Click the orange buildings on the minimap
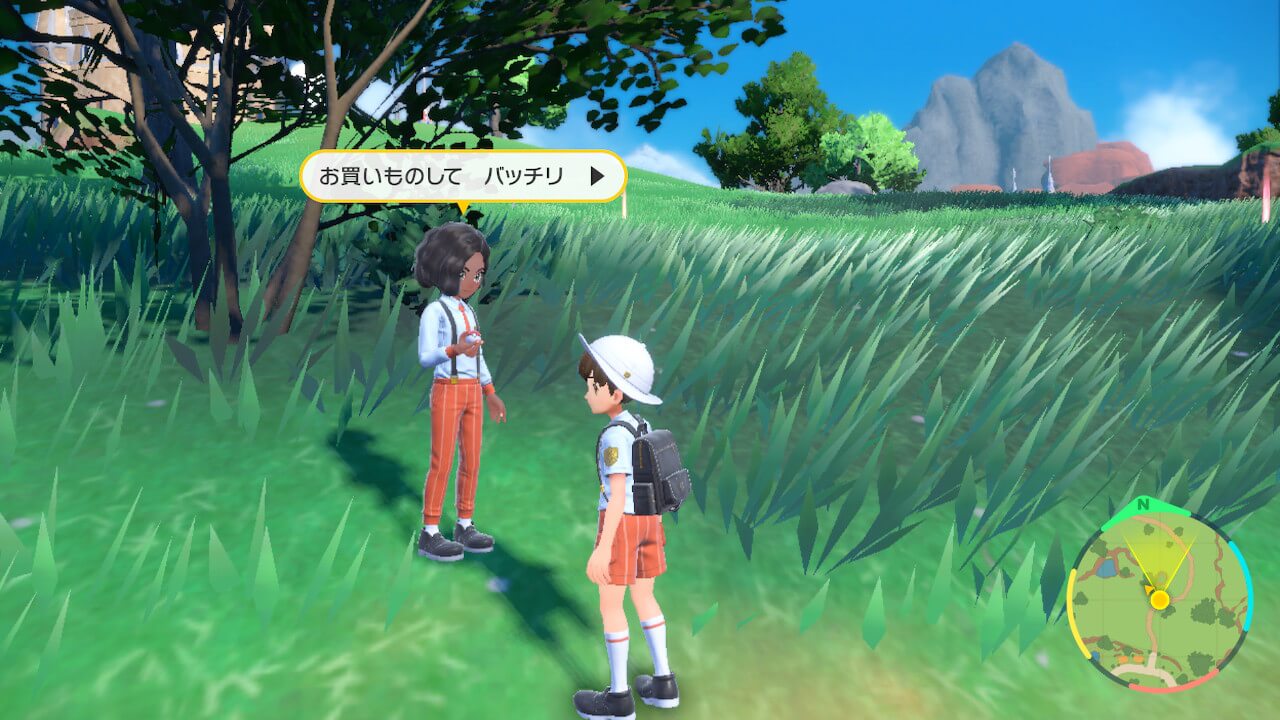The height and width of the screenshot is (720, 1280). pos(1129,657)
